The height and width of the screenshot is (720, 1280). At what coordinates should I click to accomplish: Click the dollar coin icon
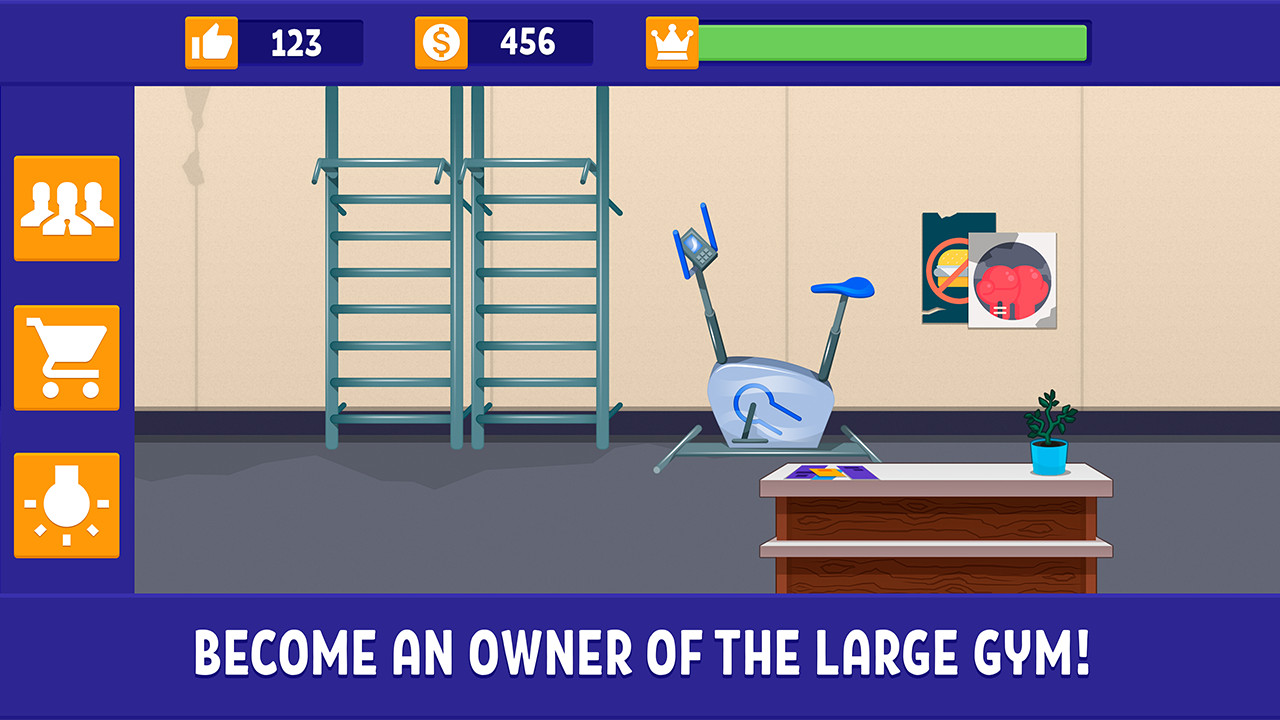coord(443,42)
